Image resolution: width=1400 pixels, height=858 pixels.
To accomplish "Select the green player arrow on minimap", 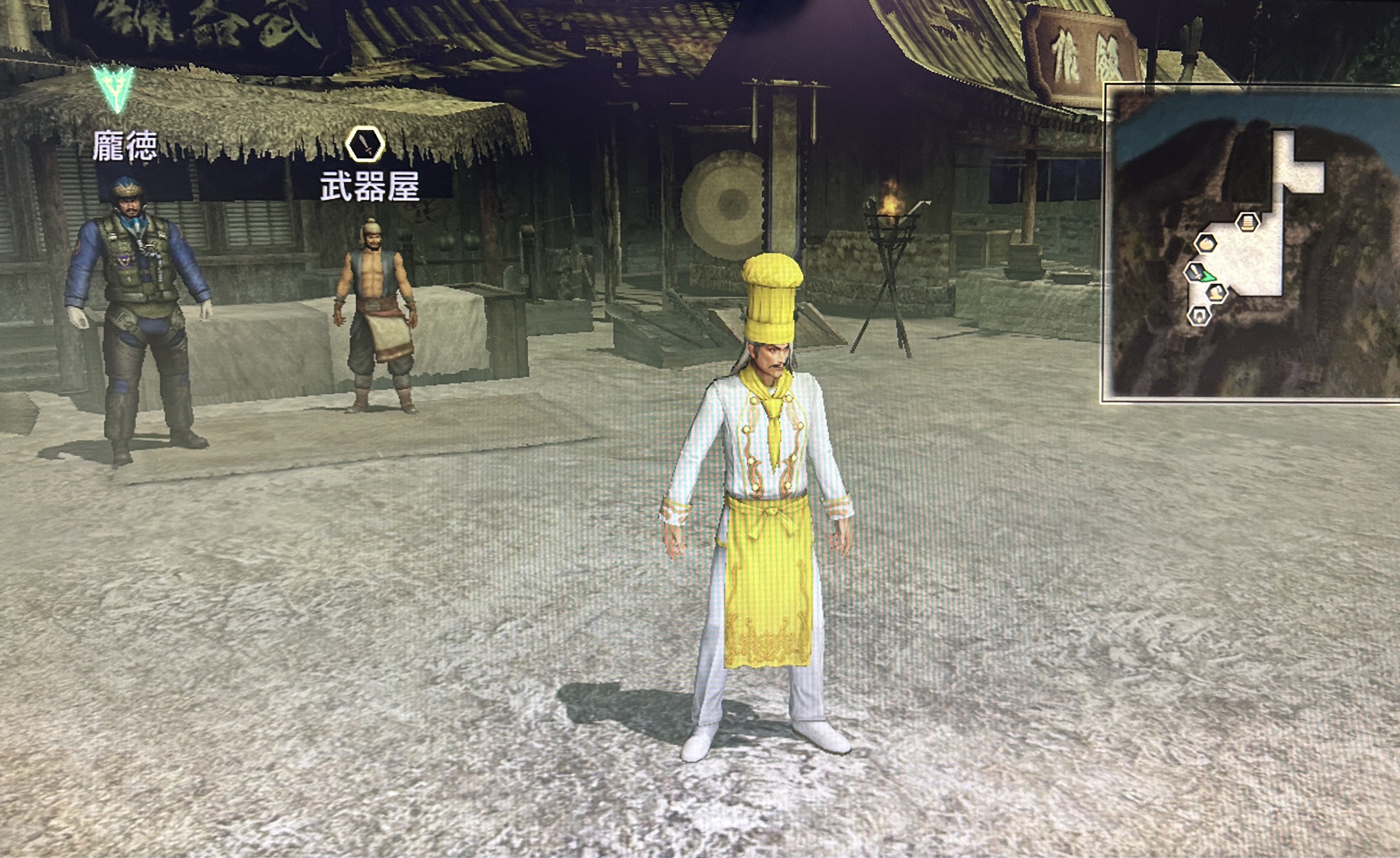I will 1209,277.
